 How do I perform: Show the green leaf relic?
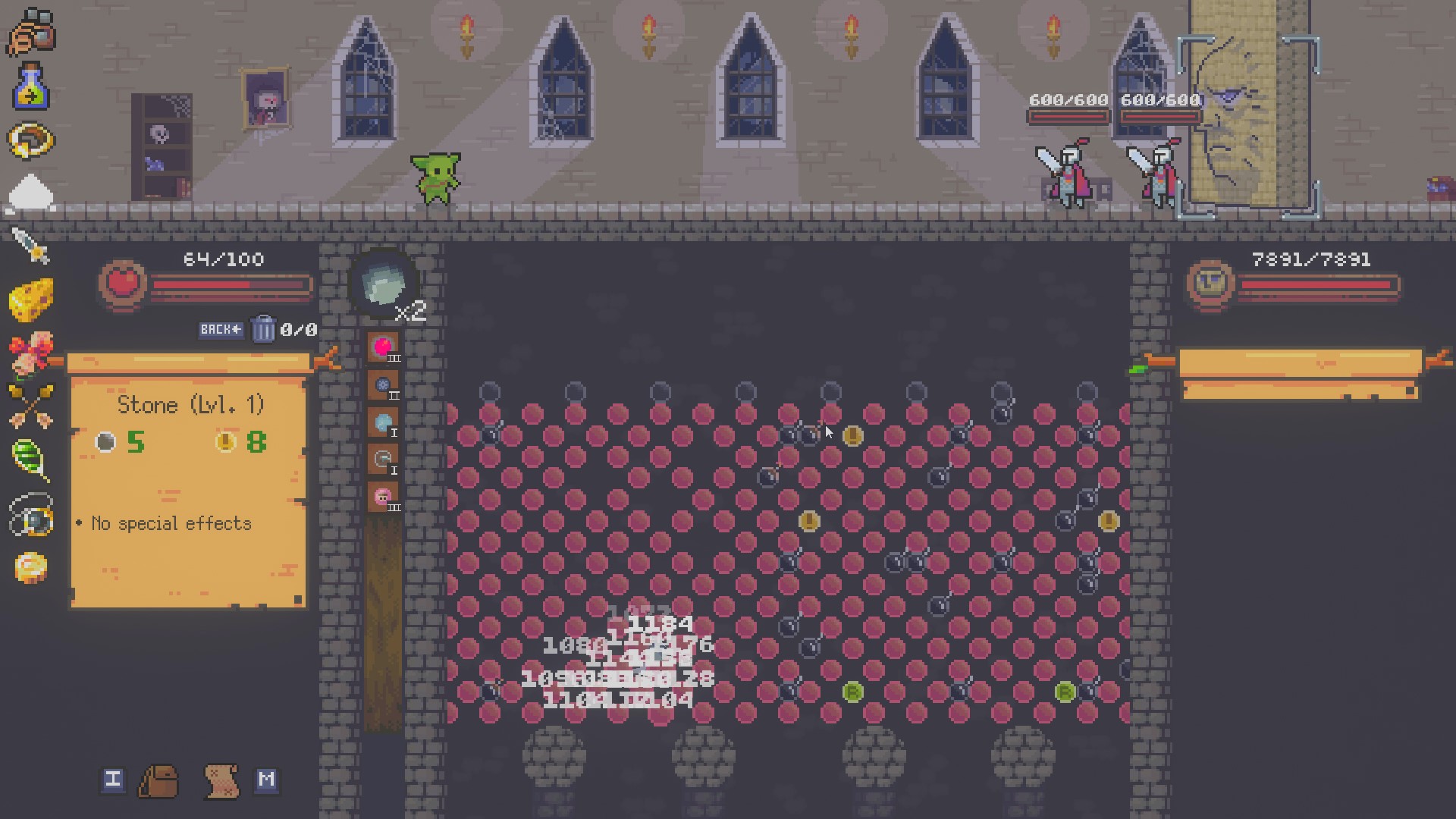tap(31, 460)
